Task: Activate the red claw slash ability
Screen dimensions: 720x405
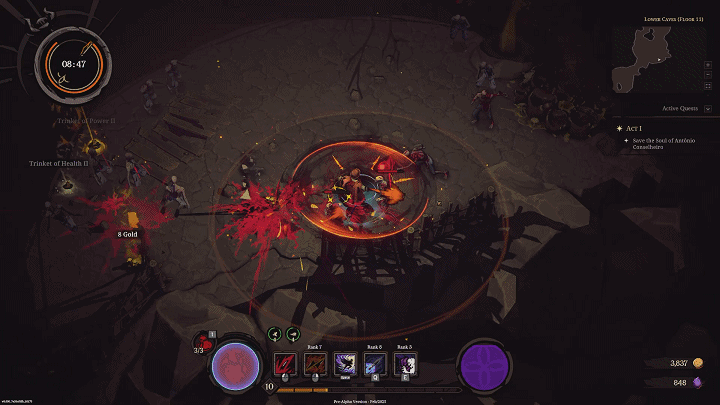Action: tap(285, 363)
